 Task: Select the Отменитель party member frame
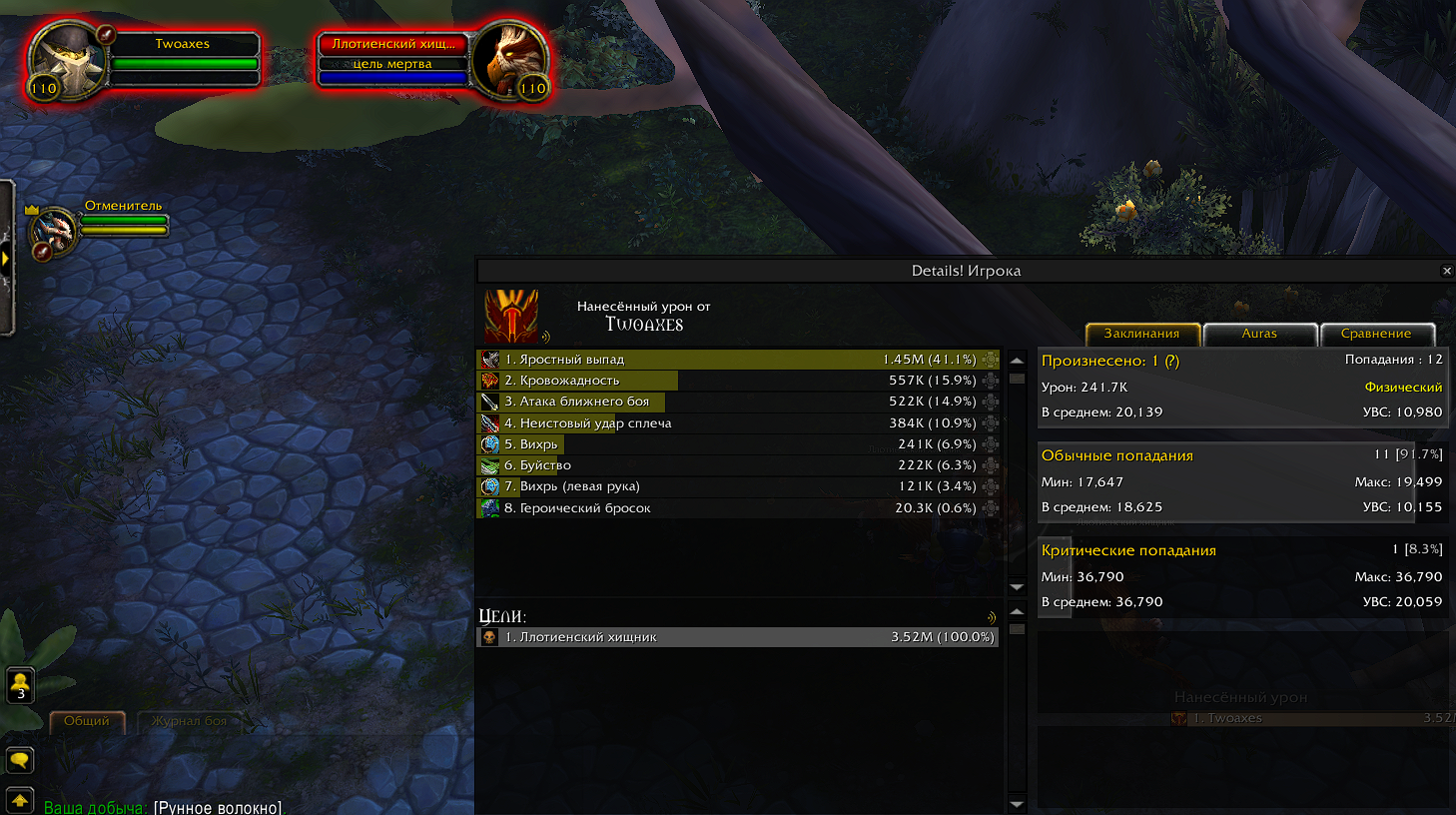coord(56,230)
